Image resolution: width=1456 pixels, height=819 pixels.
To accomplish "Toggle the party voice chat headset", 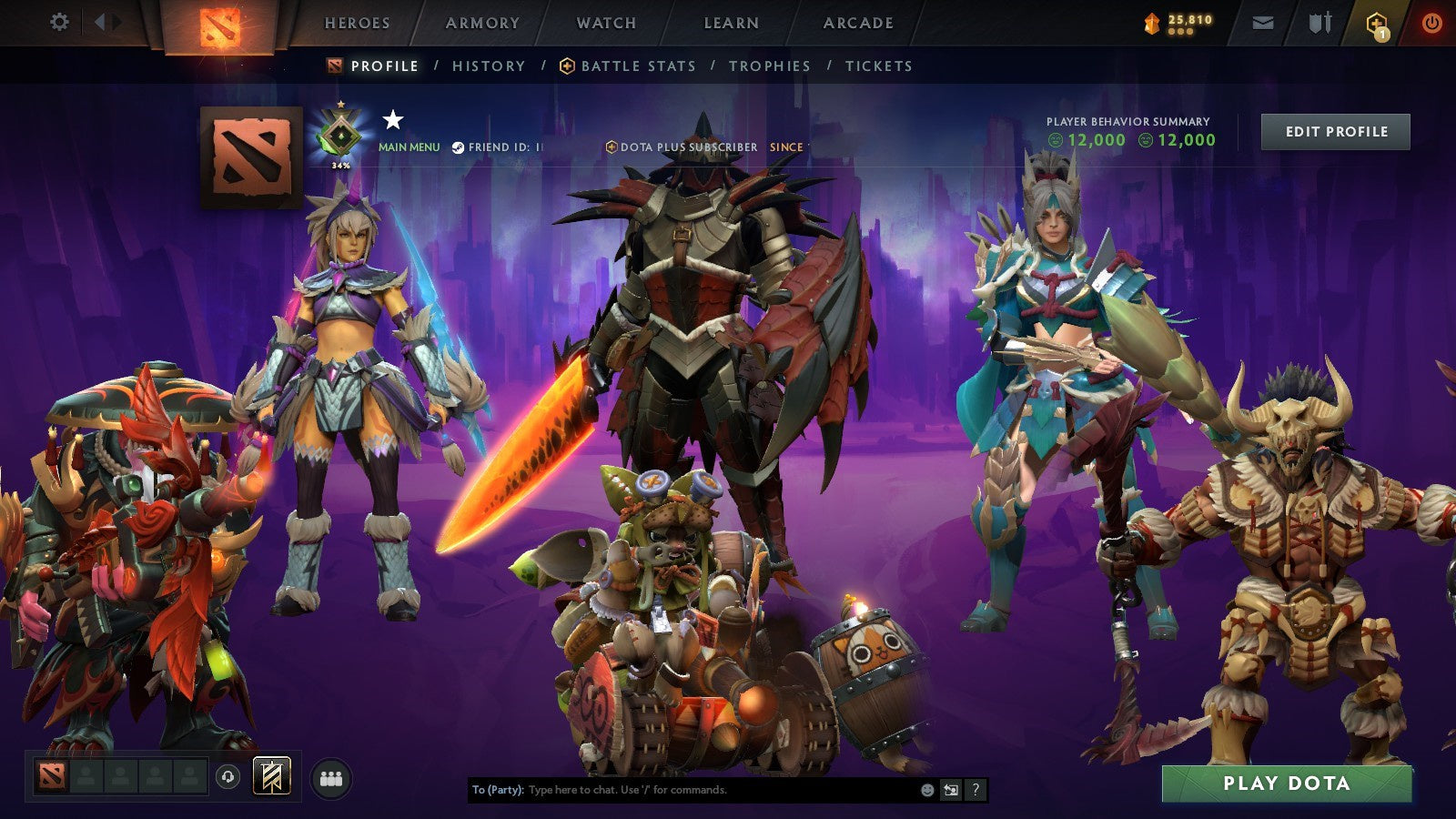I will 227,775.
